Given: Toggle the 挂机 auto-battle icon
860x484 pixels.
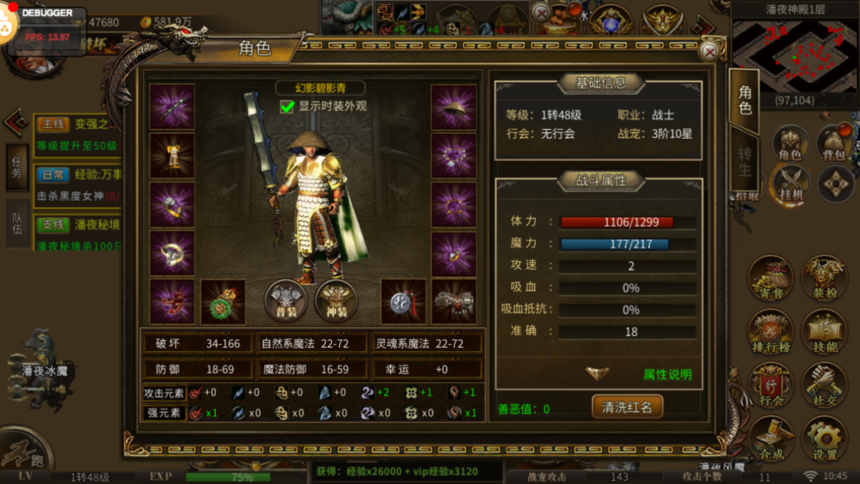Looking at the screenshot, I should [x=789, y=186].
